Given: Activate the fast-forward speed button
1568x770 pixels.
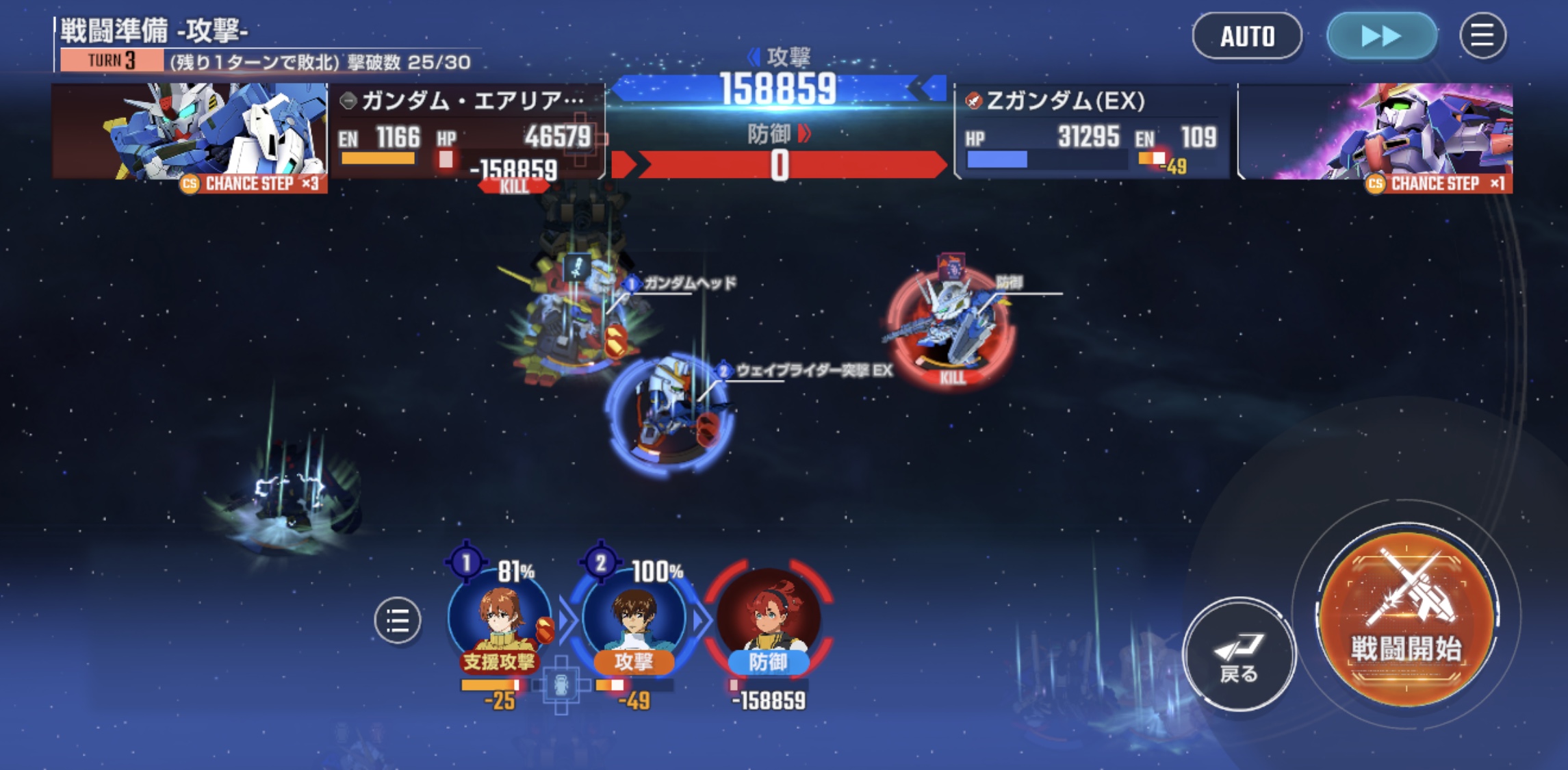Looking at the screenshot, I should pos(1381,36).
